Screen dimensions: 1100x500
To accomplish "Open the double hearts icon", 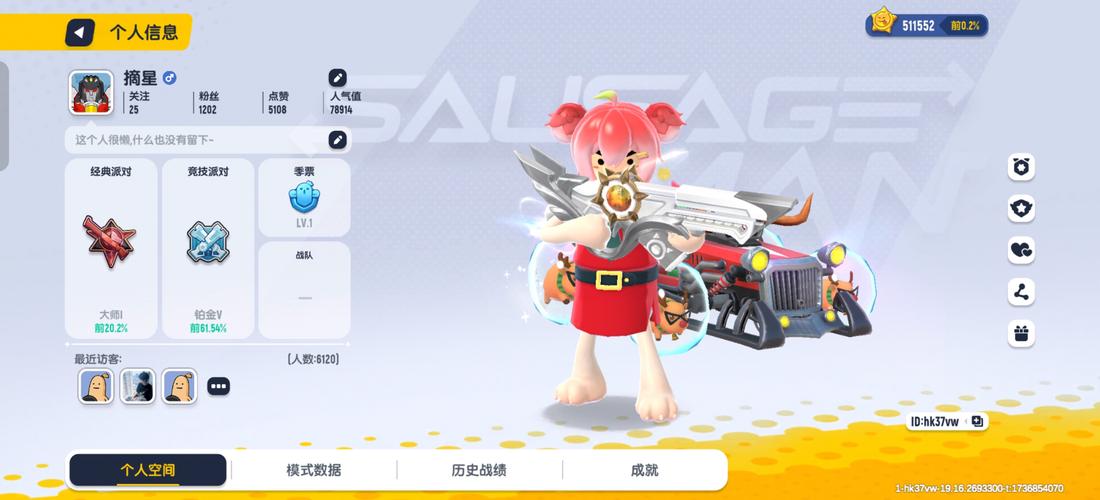I will pos(1020,250).
